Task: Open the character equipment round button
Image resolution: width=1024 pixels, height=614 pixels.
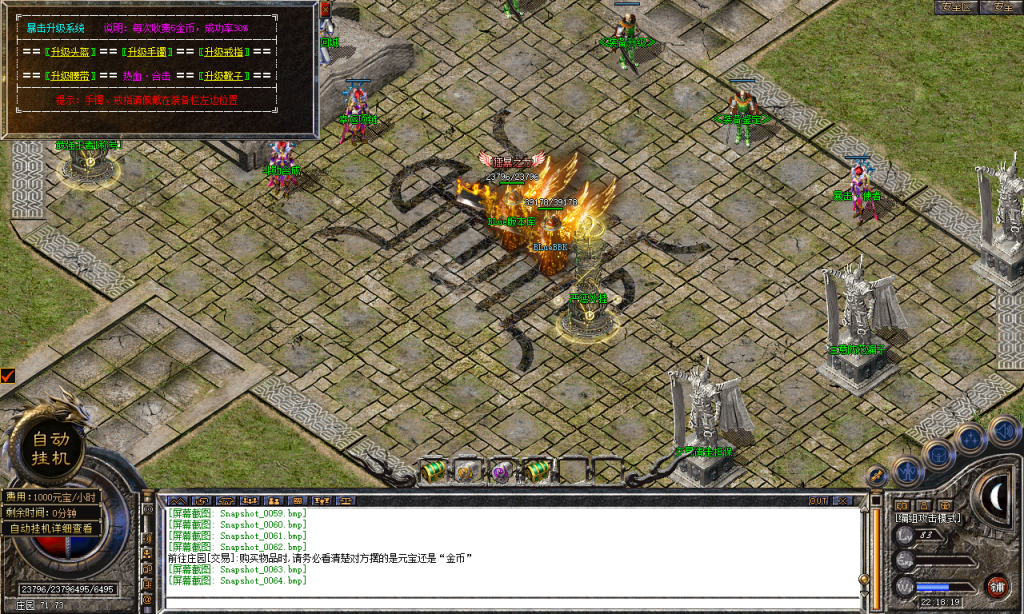Action: [907, 470]
